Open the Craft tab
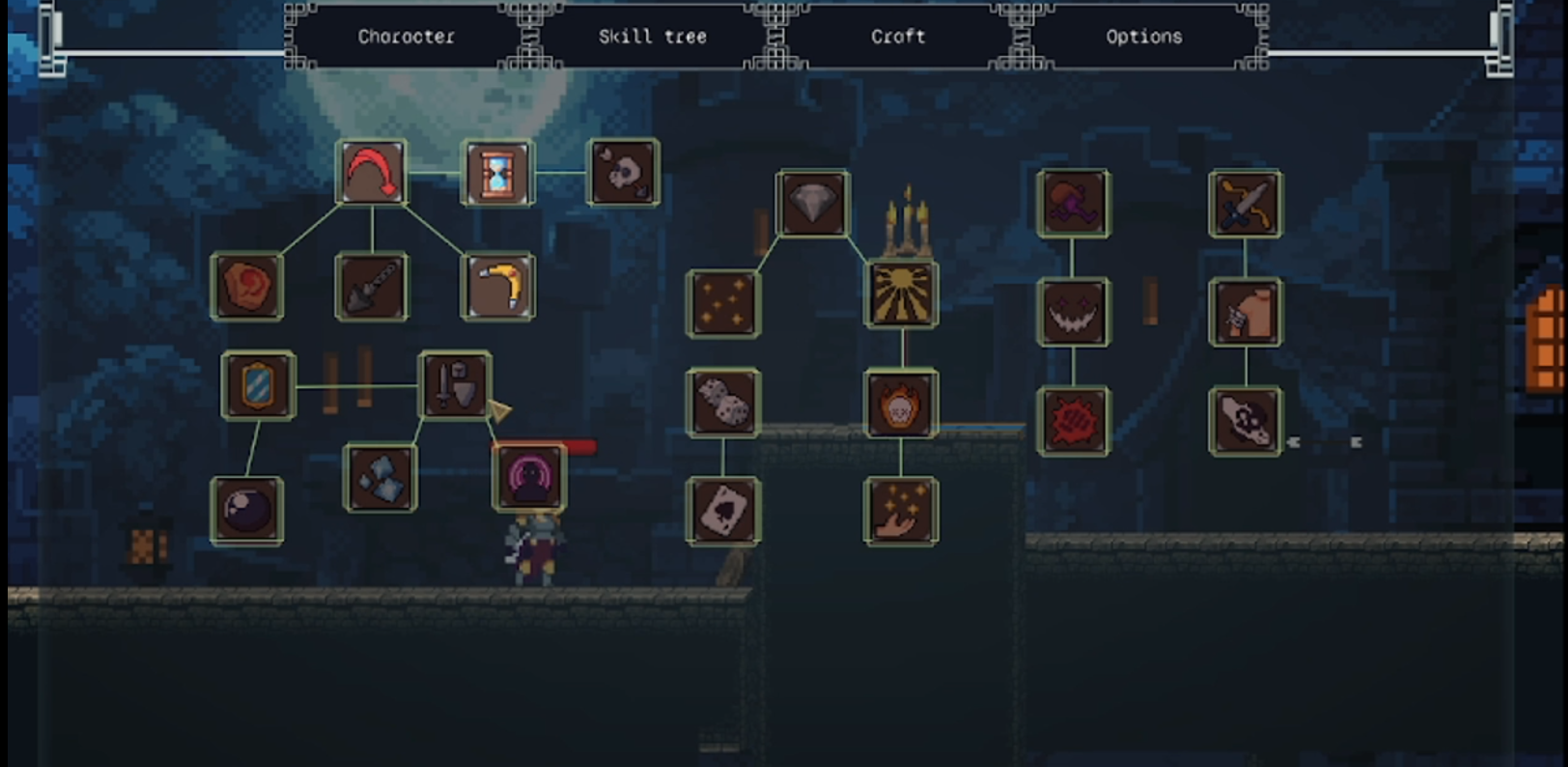 (897, 37)
